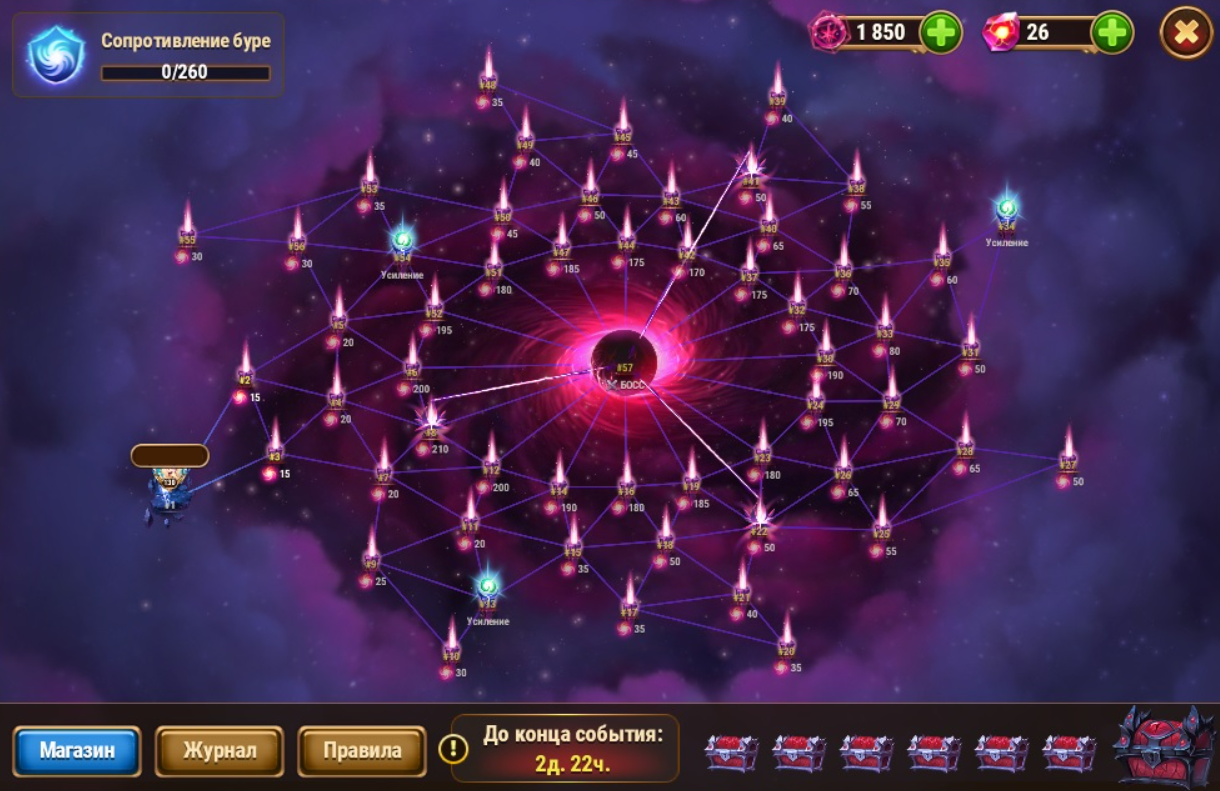Image resolution: width=1220 pixels, height=791 pixels.
Task: Choose map node #39
Action: click(x=777, y=90)
